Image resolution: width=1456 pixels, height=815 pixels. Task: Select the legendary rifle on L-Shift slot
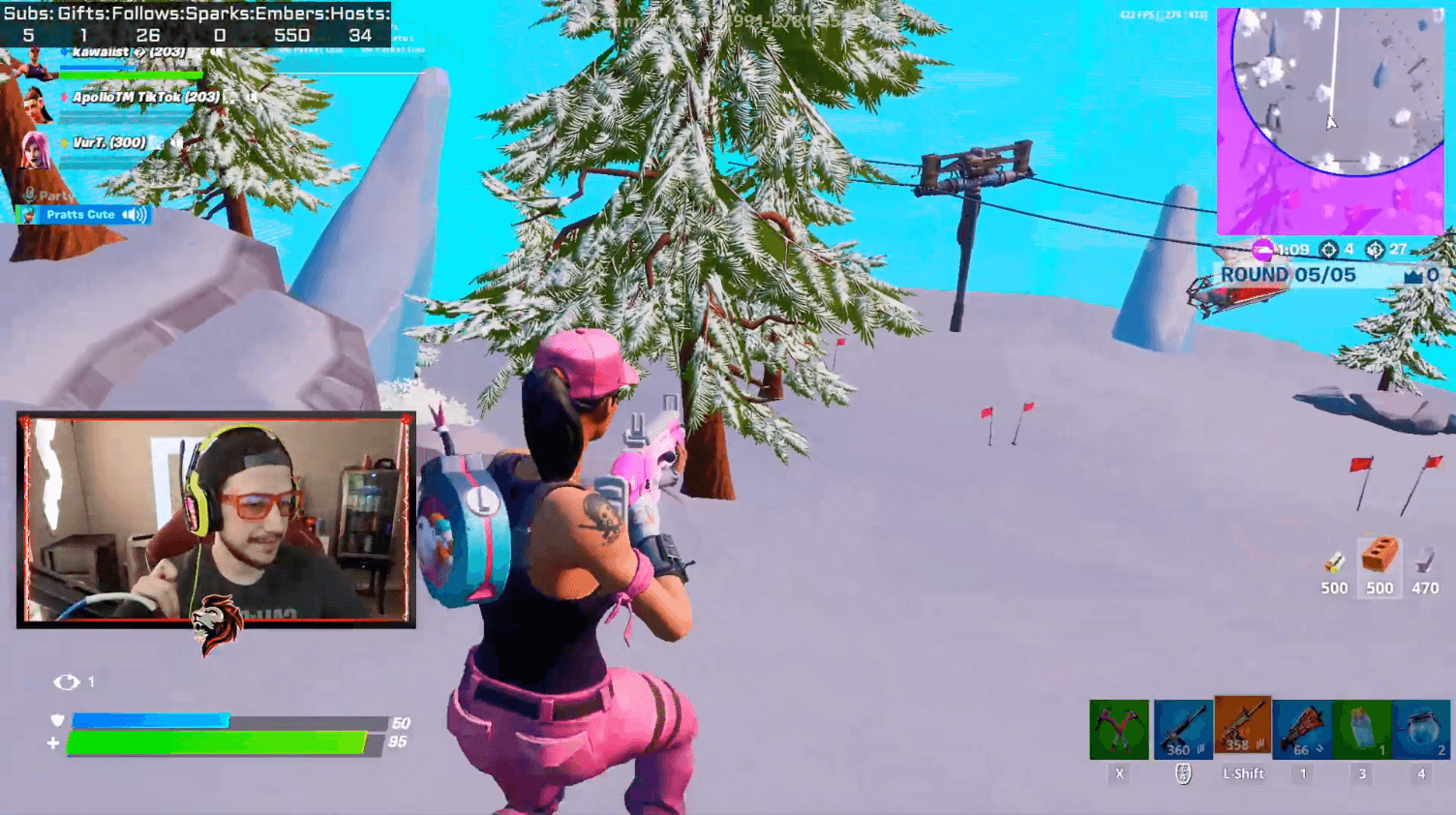coord(1242,729)
